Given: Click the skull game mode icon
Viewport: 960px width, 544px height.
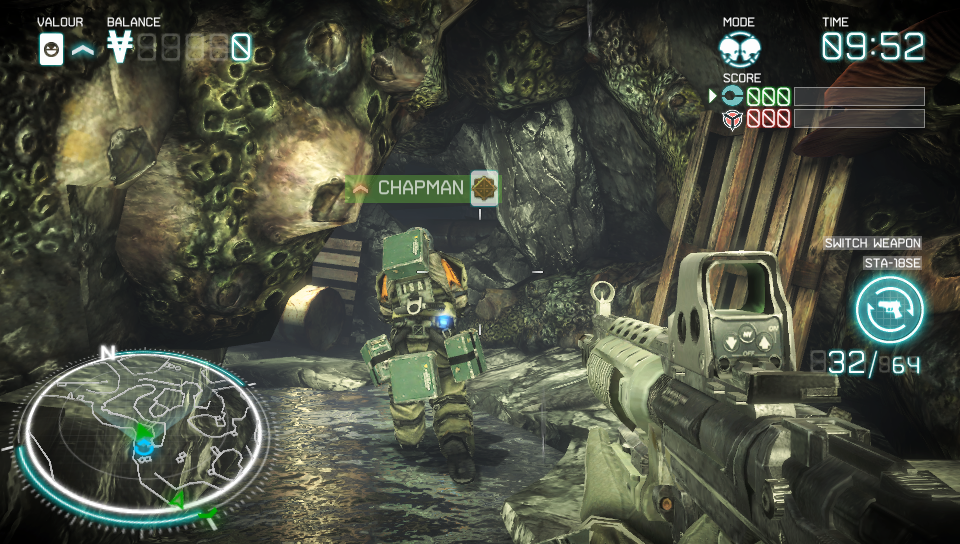Looking at the screenshot, I should click(741, 48).
